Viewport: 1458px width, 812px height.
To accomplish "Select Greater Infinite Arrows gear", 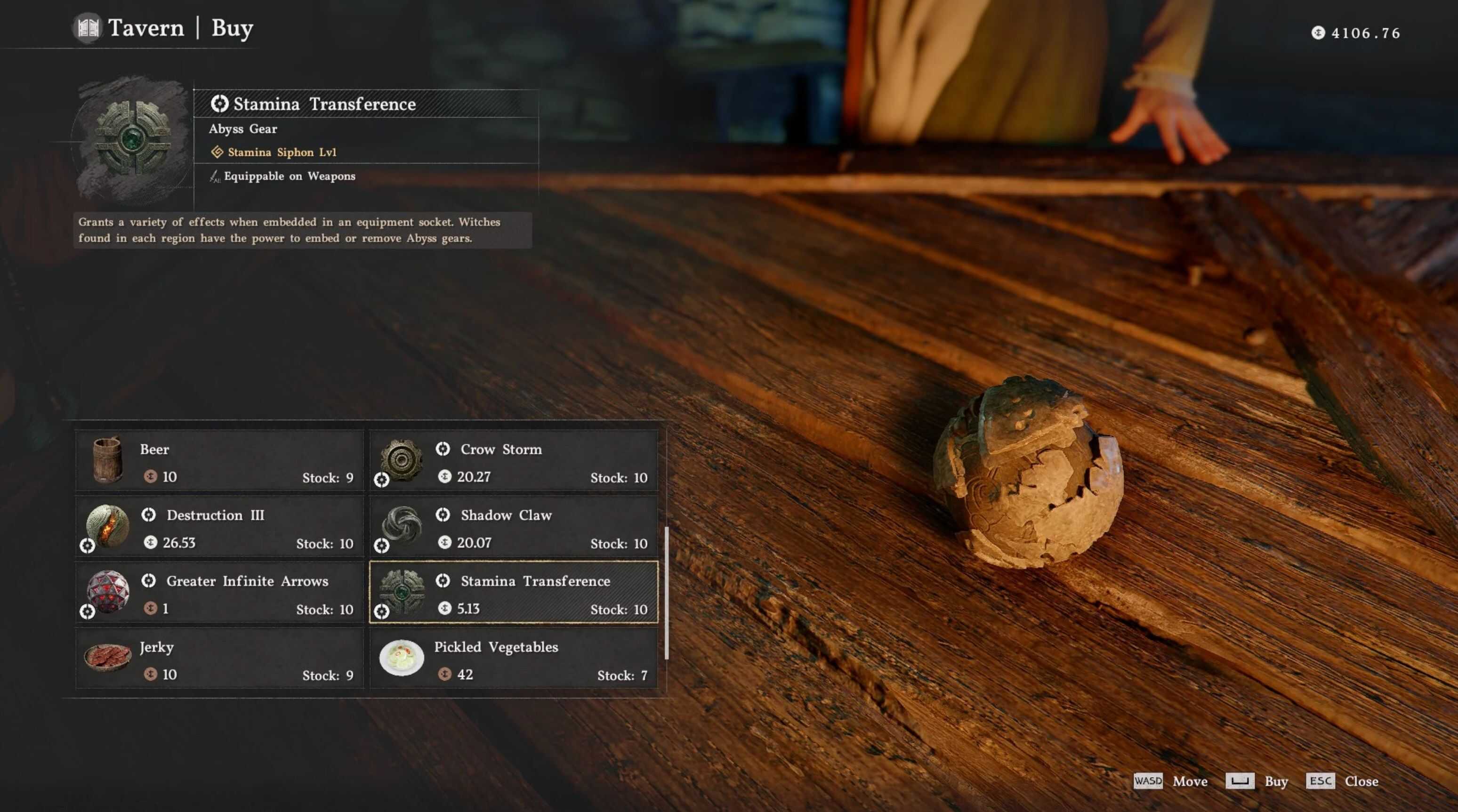I will tap(219, 593).
